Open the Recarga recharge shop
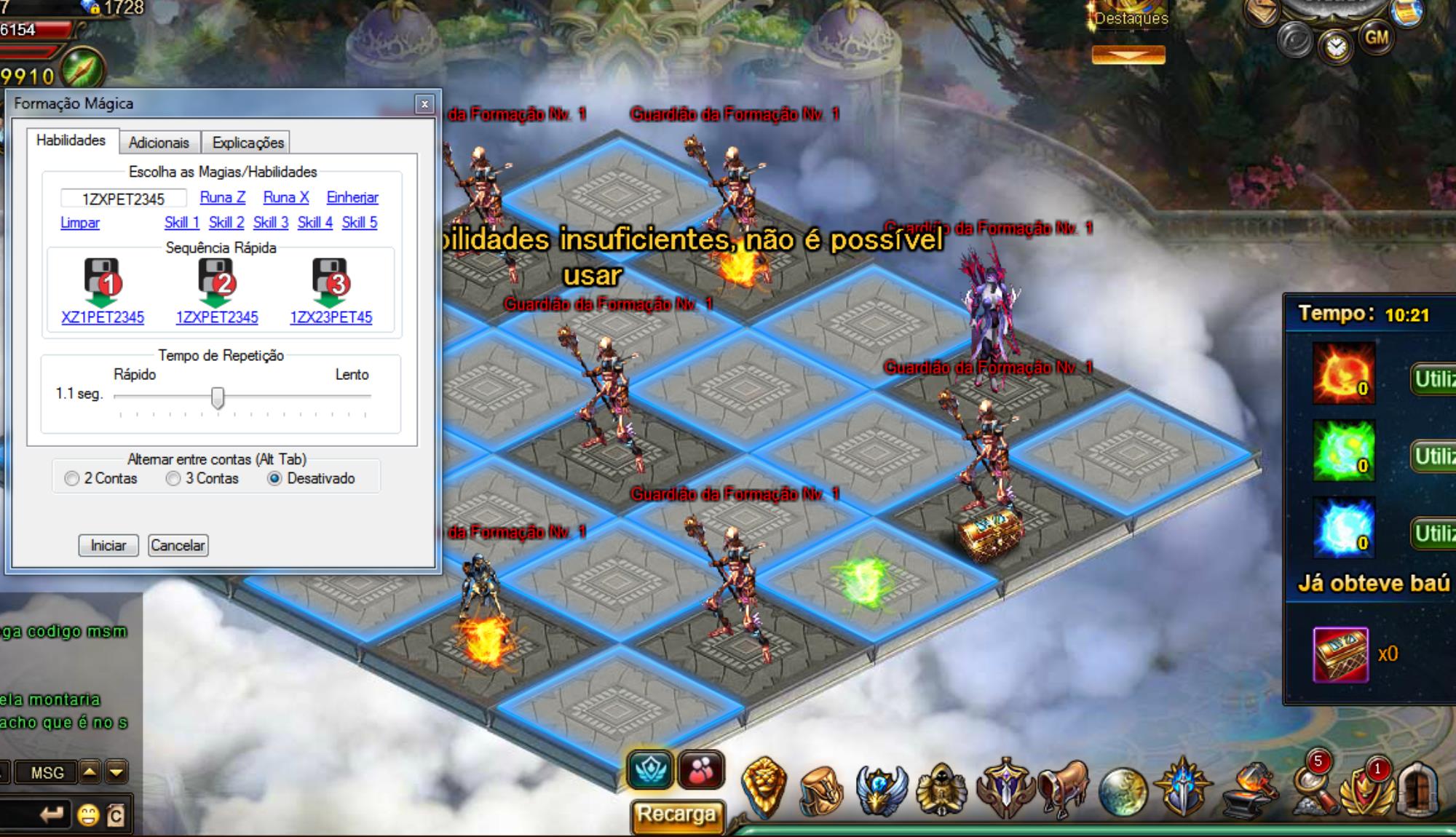Screen dimensions: 1456x837 [x=676, y=814]
